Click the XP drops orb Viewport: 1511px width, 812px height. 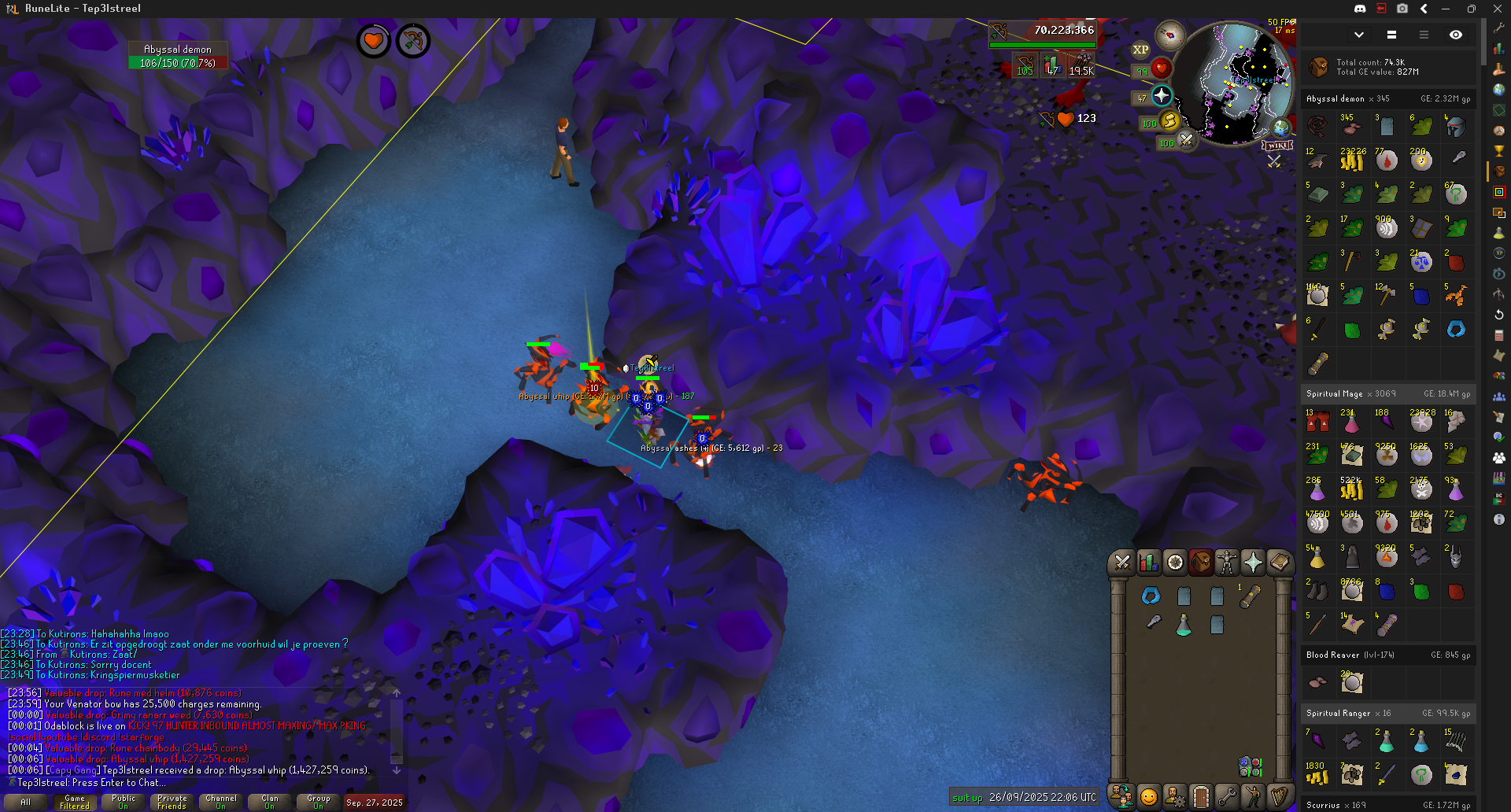pos(1140,50)
